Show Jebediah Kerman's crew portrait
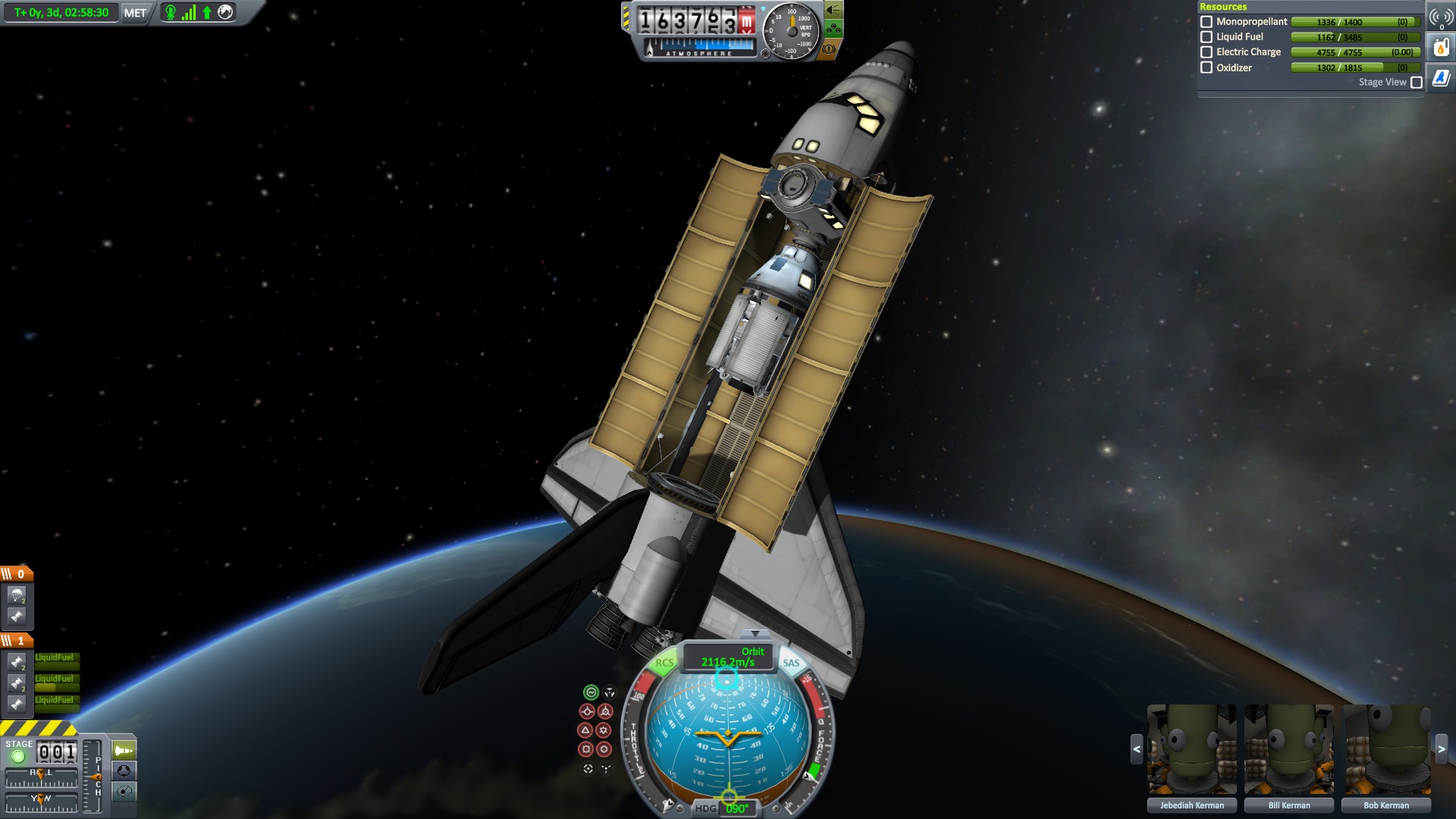 click(1191, 750)
